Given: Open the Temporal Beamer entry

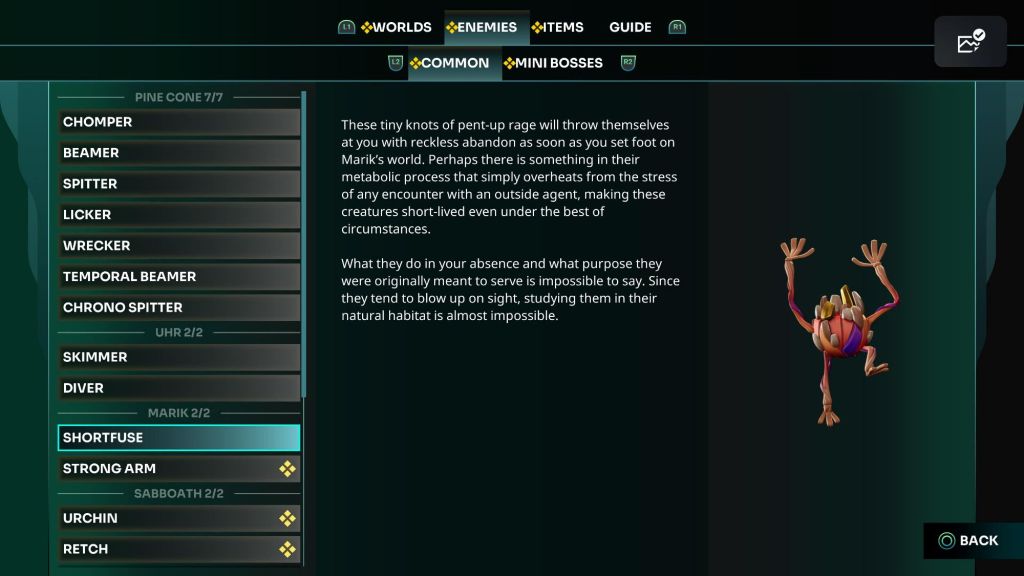Looking at the screenshot, I should click(x=179, y=277).
